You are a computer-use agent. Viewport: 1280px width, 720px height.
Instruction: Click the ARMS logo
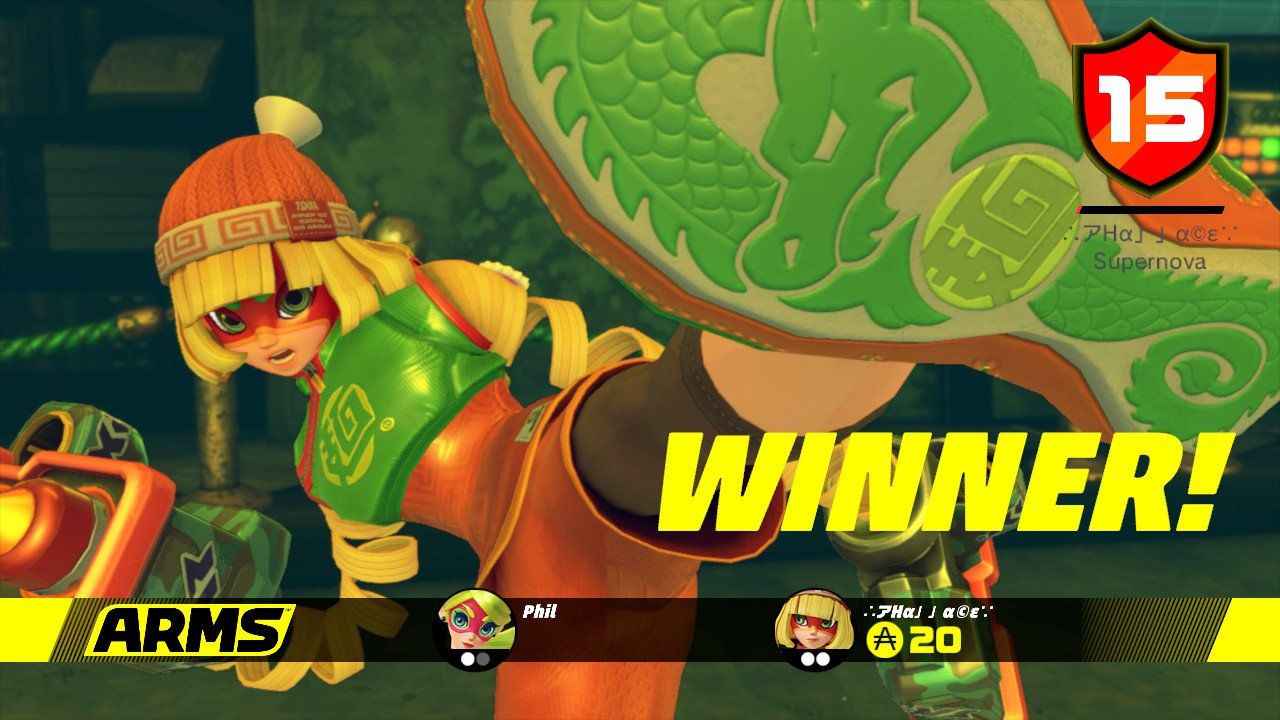point(185,629)
